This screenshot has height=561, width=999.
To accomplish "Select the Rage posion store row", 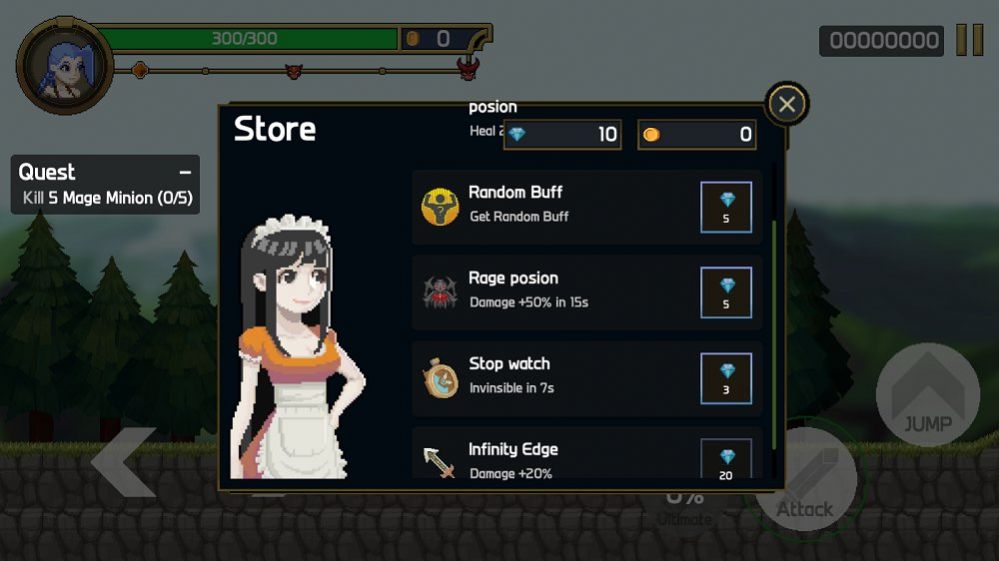I will 560,292.
